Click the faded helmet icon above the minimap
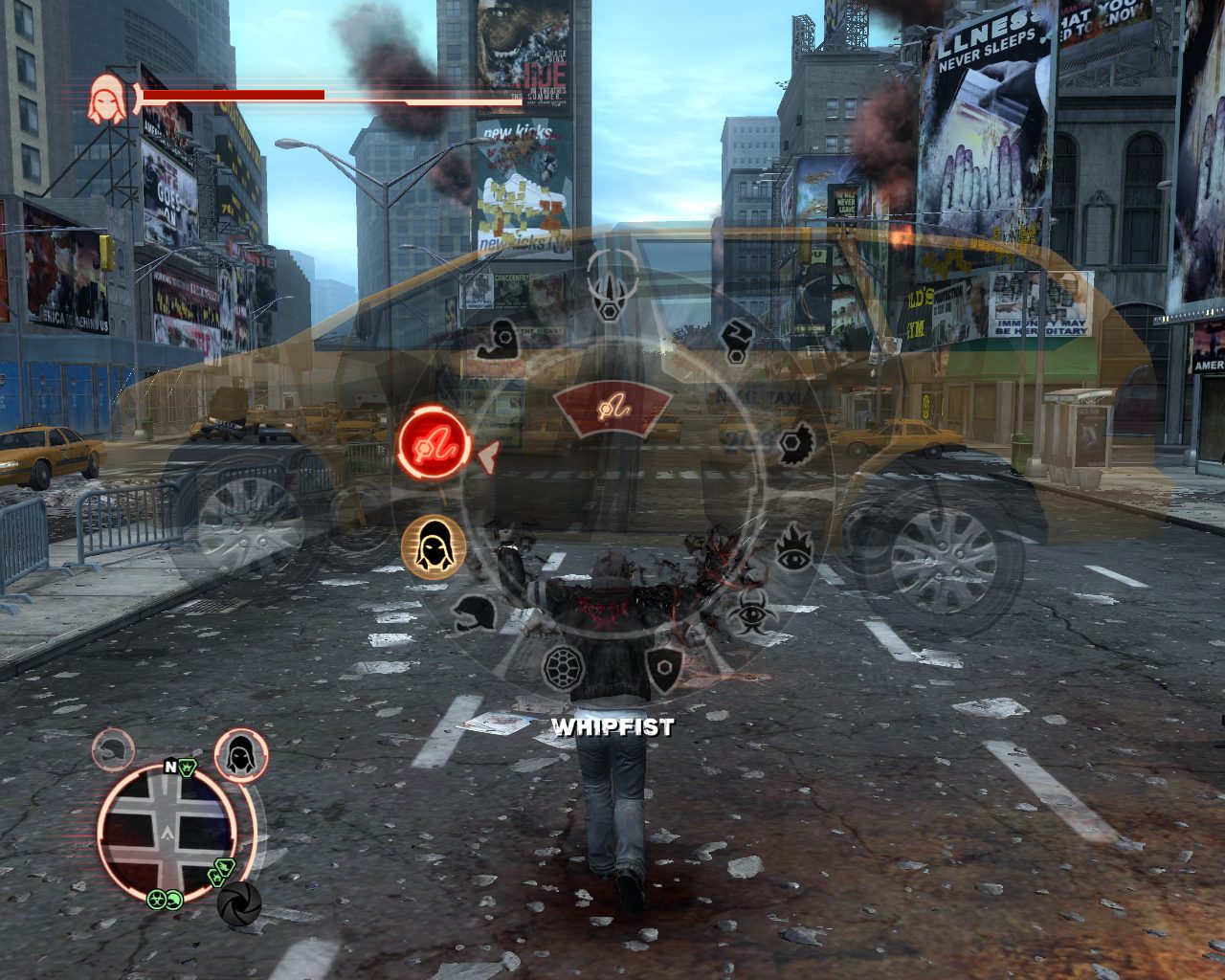 tap(113, 750)
